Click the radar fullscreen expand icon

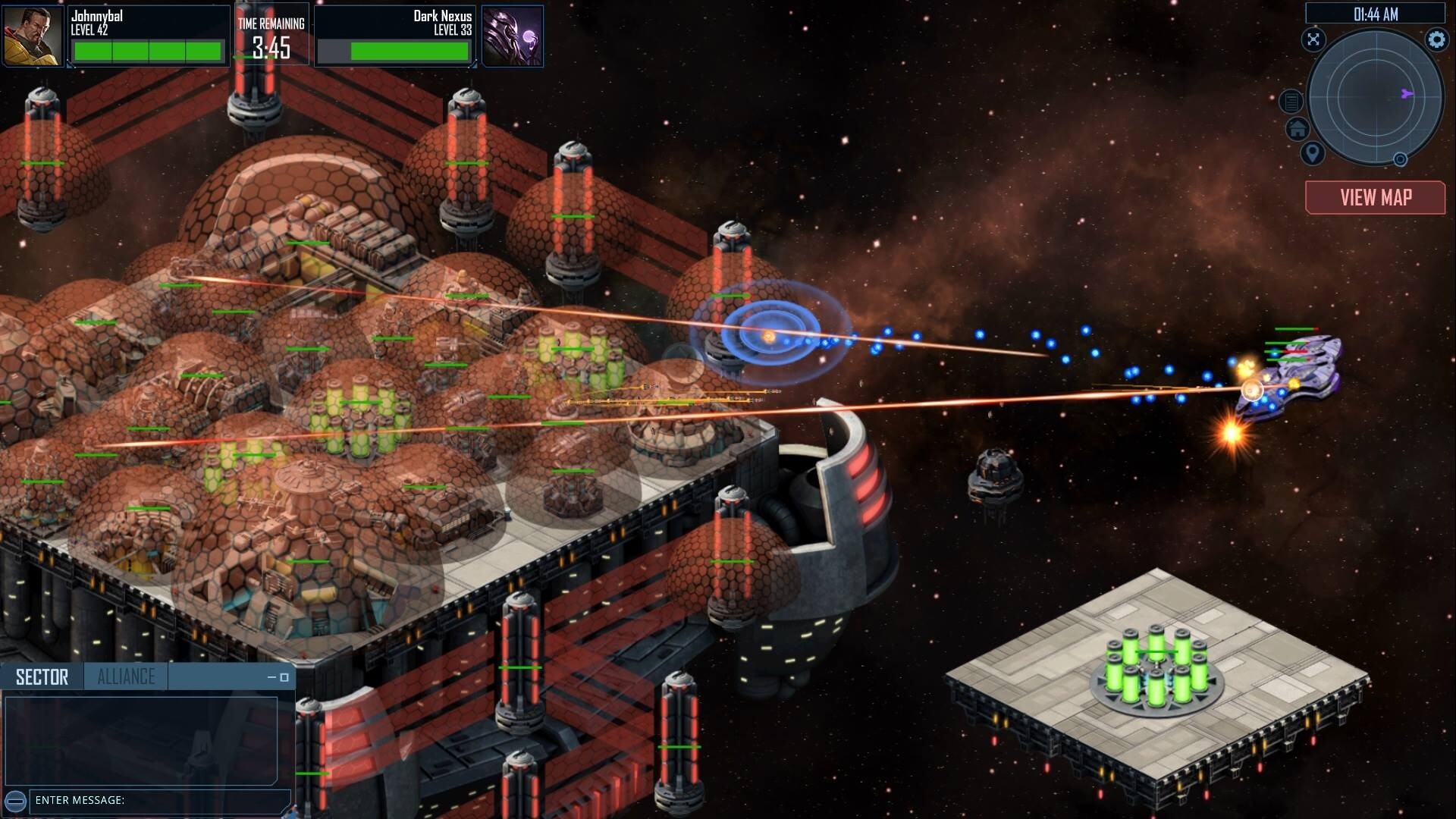click(x=1313, y=39)
